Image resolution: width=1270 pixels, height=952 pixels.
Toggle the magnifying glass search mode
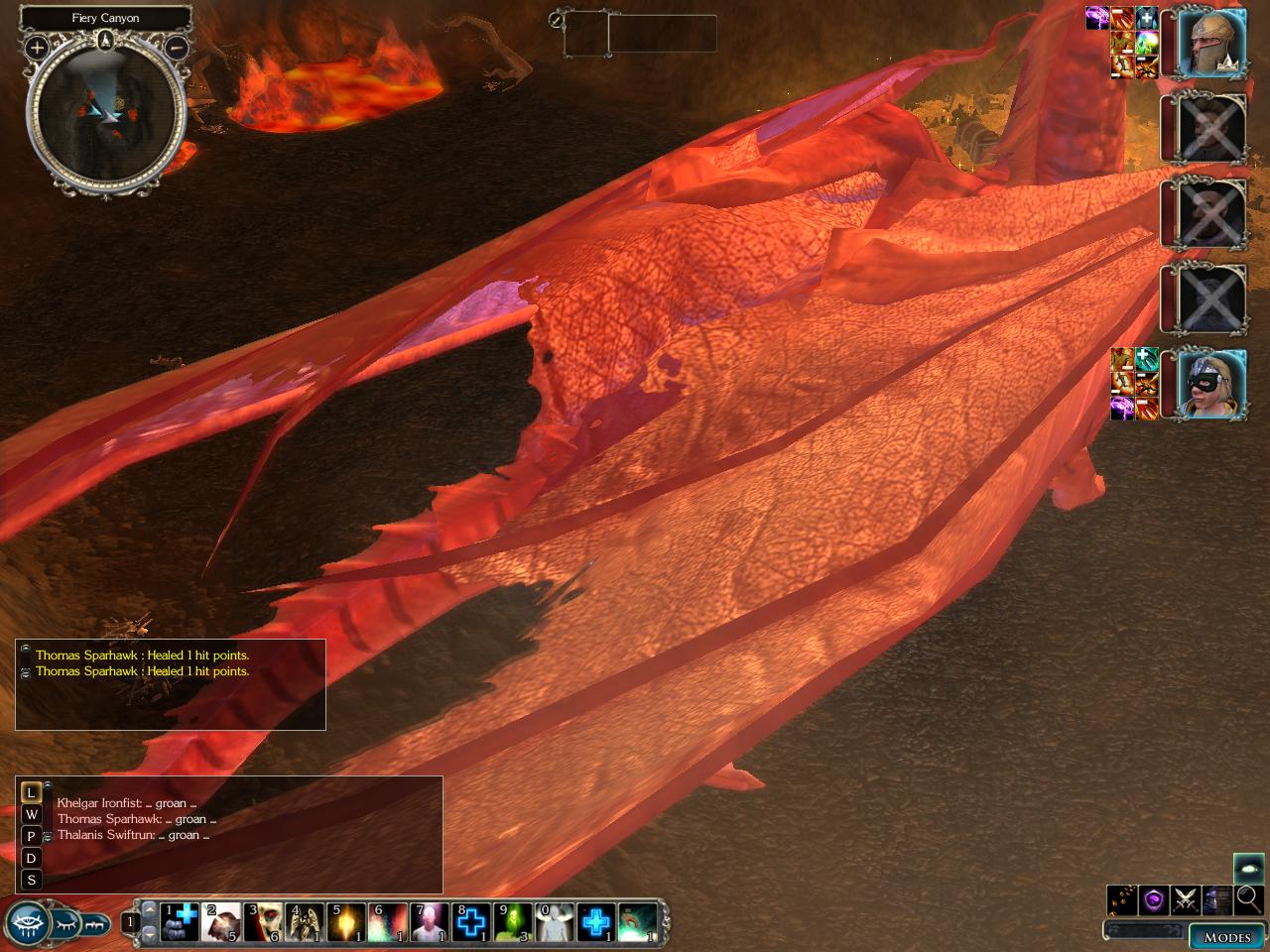click(1248, 899)
